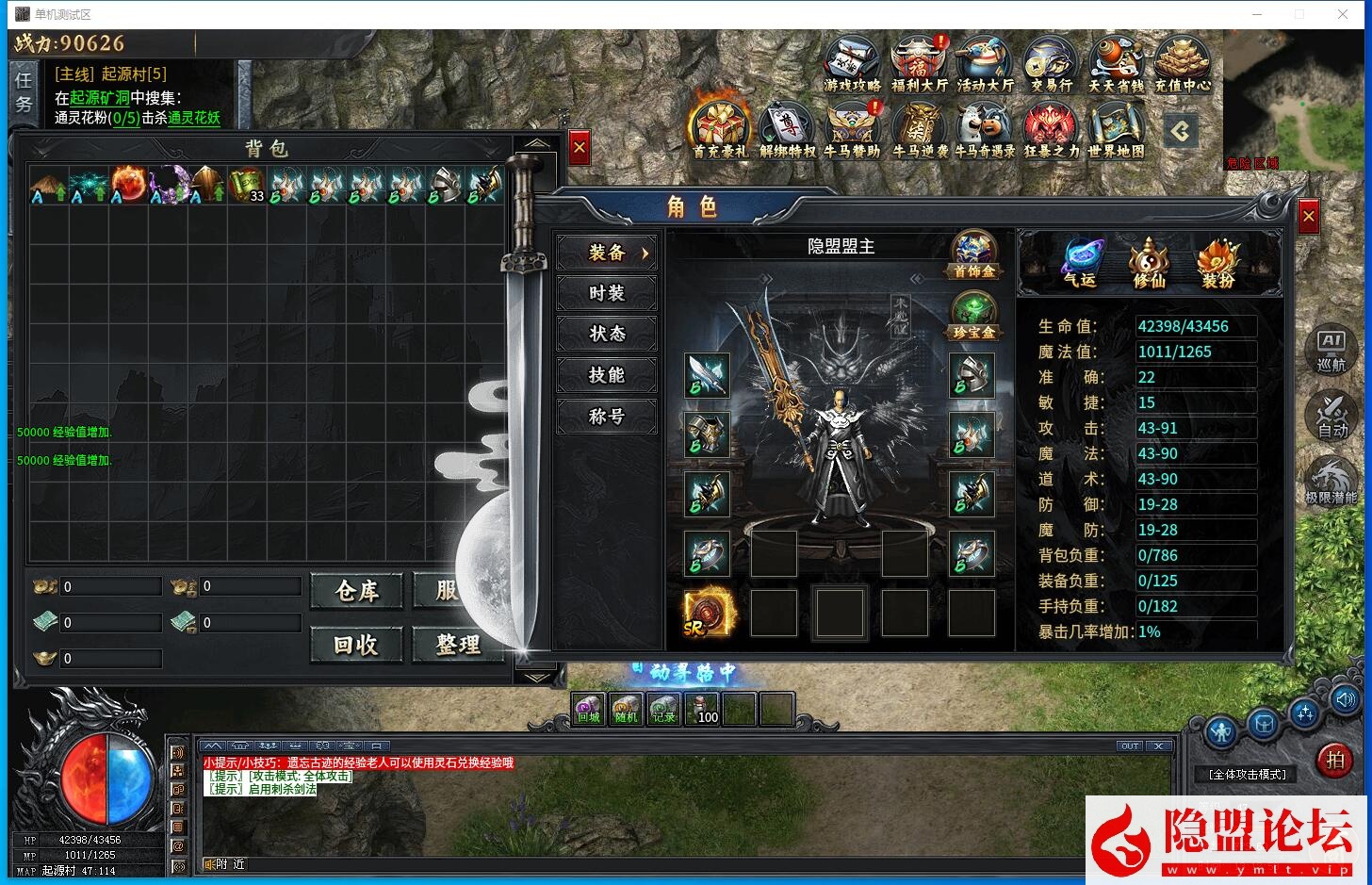Close the character panel
This screenshot has width=1372, height=885.
point(1308,217)
